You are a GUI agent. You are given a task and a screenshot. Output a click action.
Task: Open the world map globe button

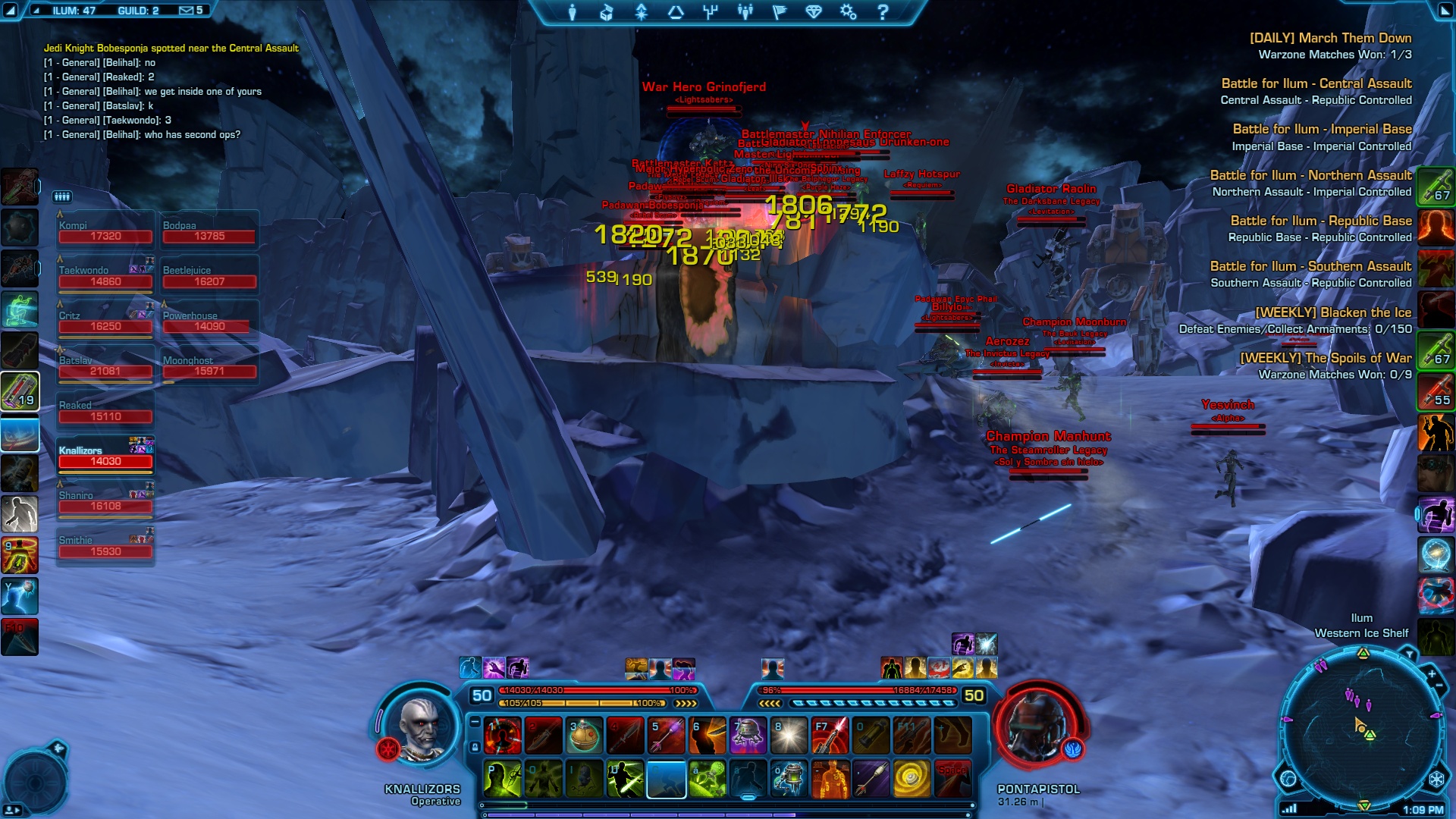(1288, 778)
